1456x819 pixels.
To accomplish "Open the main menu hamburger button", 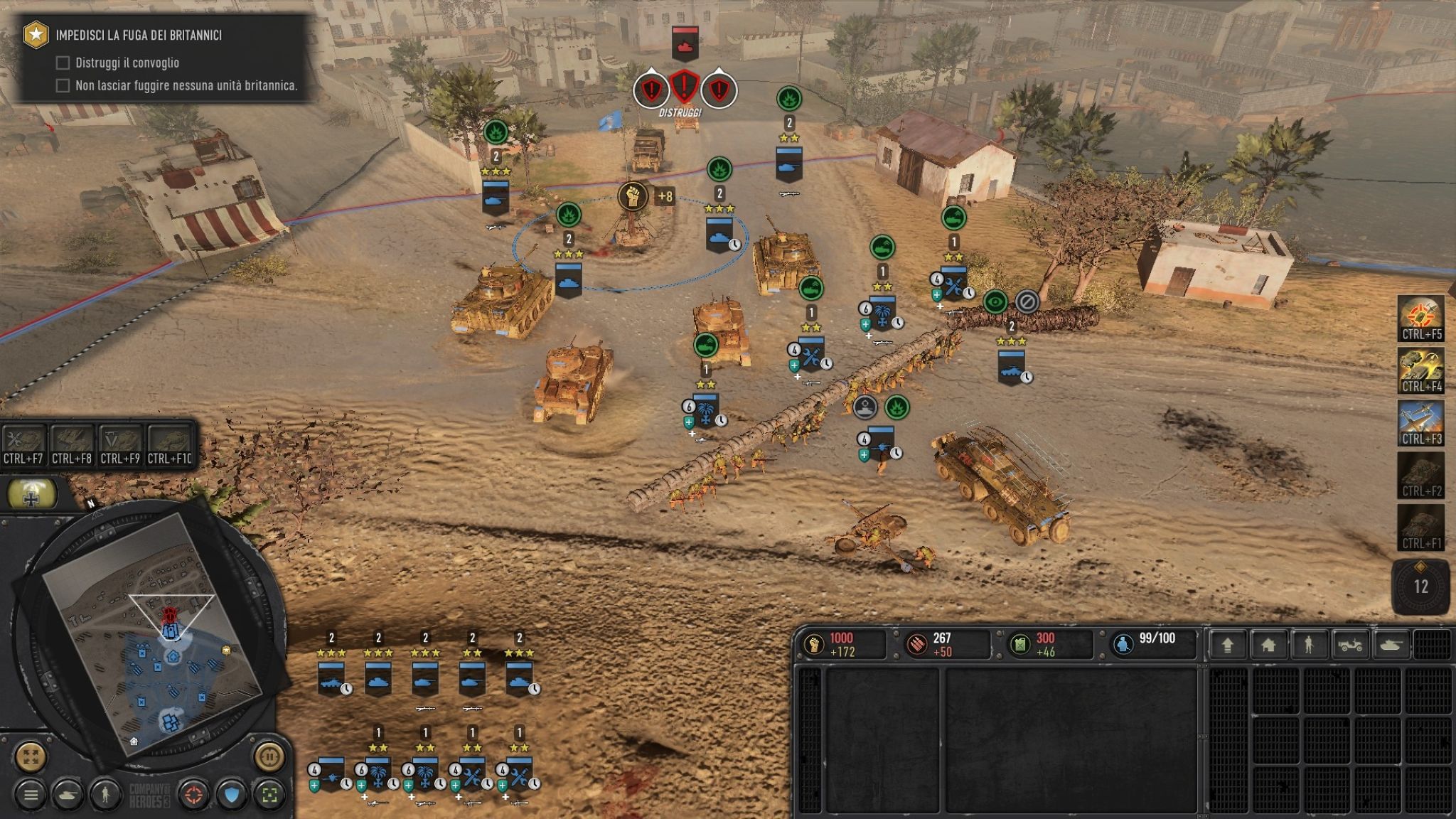I will pyautogui.click(x=31, y=795).
